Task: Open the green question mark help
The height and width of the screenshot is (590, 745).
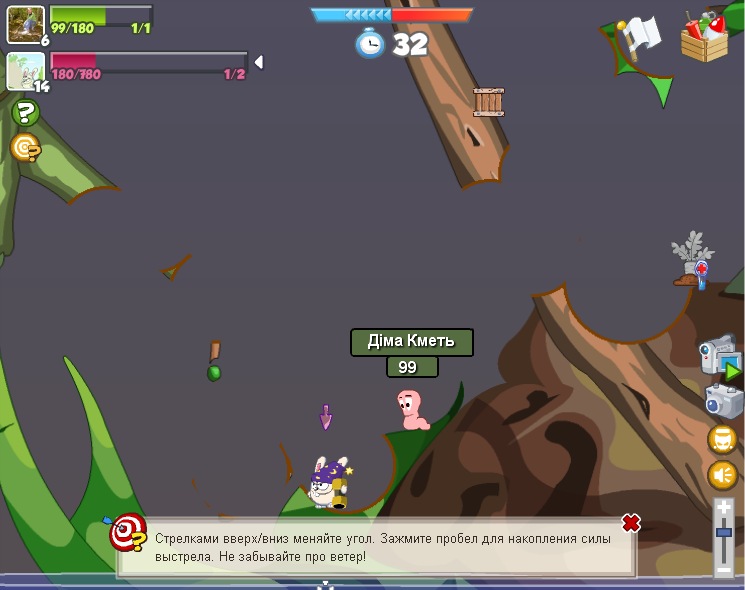Action: pyautogui.click(x=25, y=113)
